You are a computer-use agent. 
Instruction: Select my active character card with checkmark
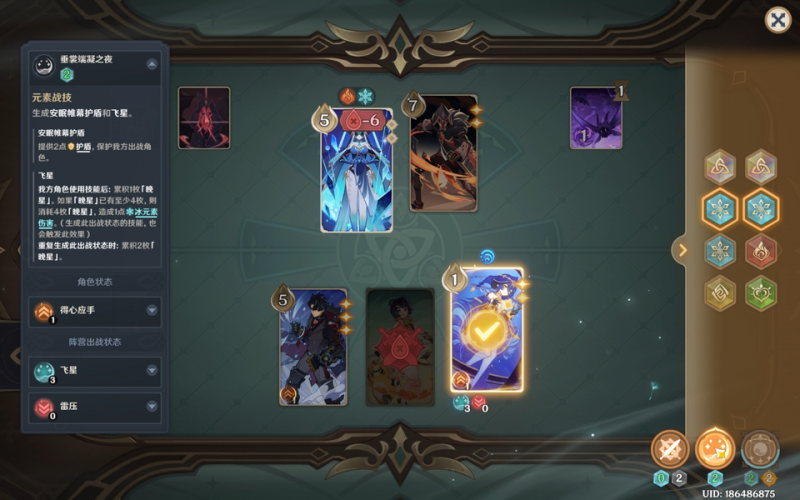(486, 329)
